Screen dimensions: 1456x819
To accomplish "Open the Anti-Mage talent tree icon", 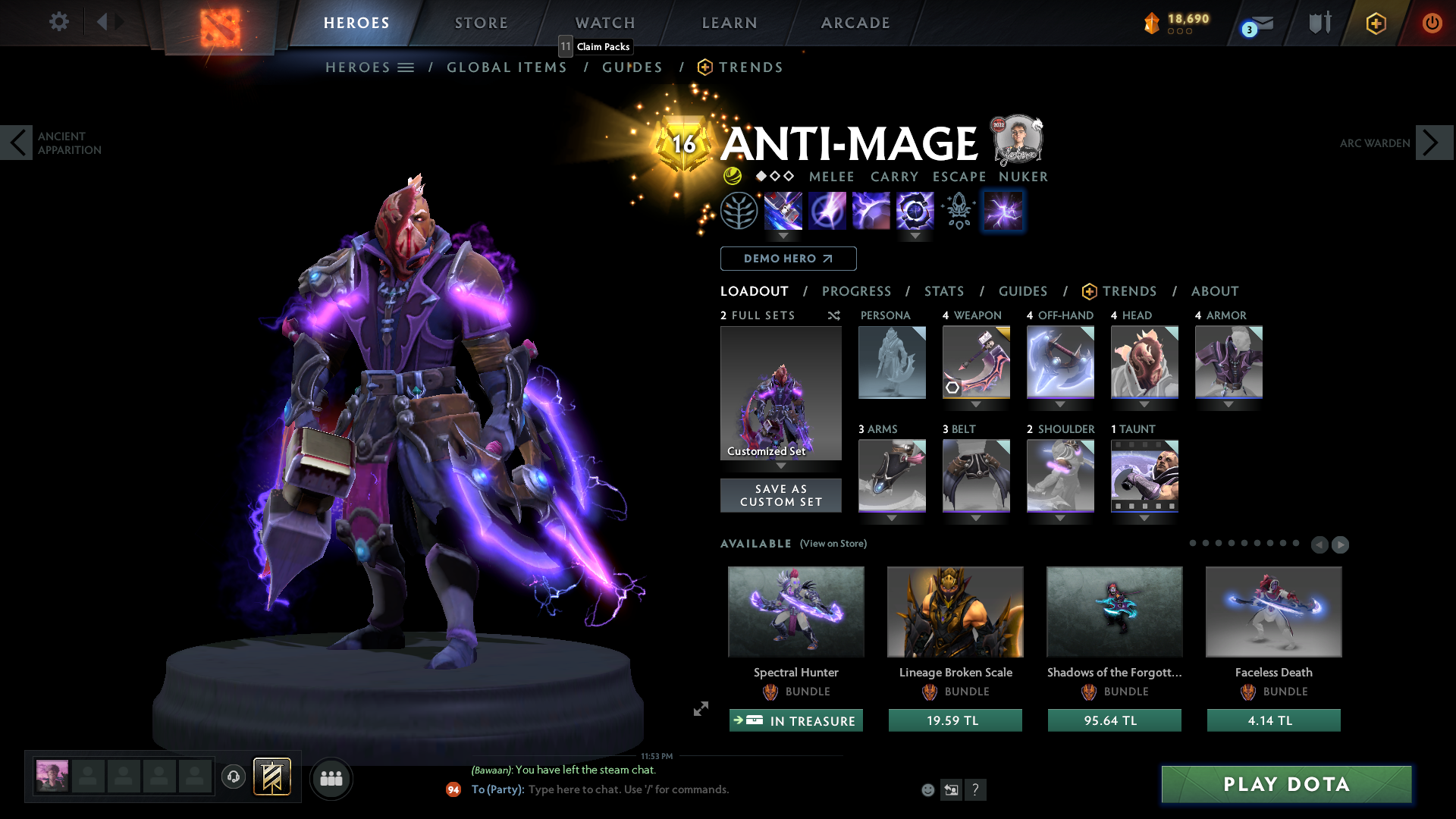I will tap(740, 211).
